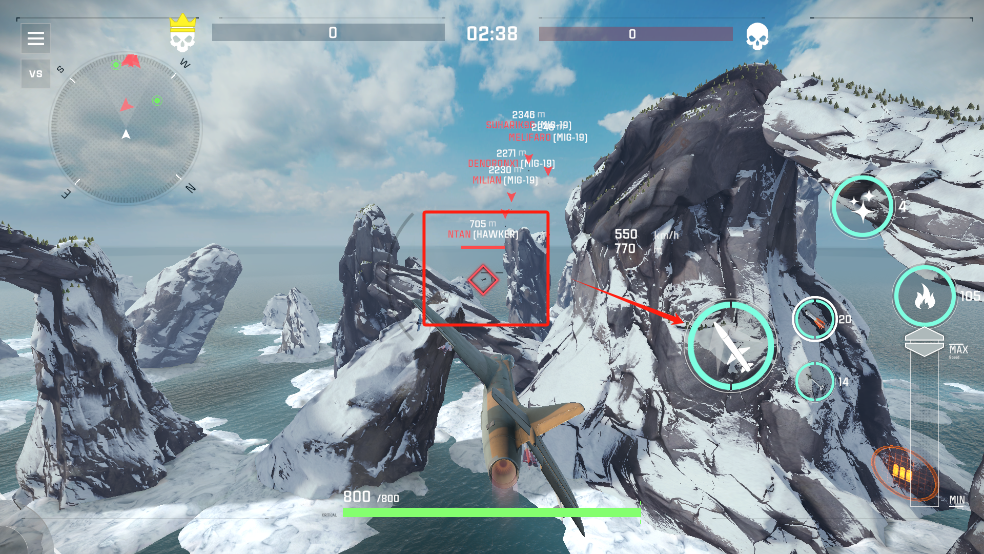Tap the orange machine gun ammo button
Screen dimensions: 984x554
903,473
